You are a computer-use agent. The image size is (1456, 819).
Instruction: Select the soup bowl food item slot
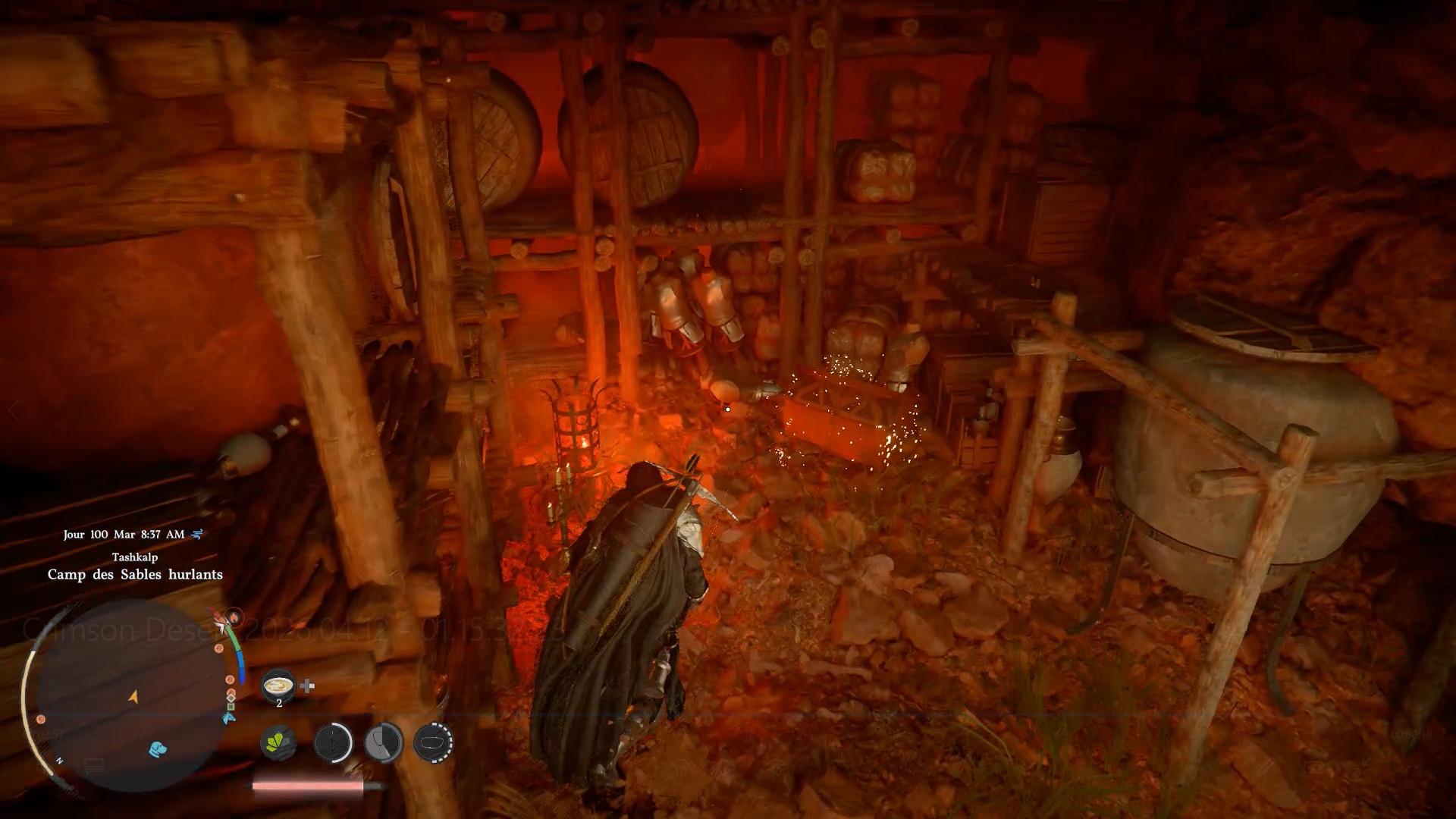click(x=278, y=686)
